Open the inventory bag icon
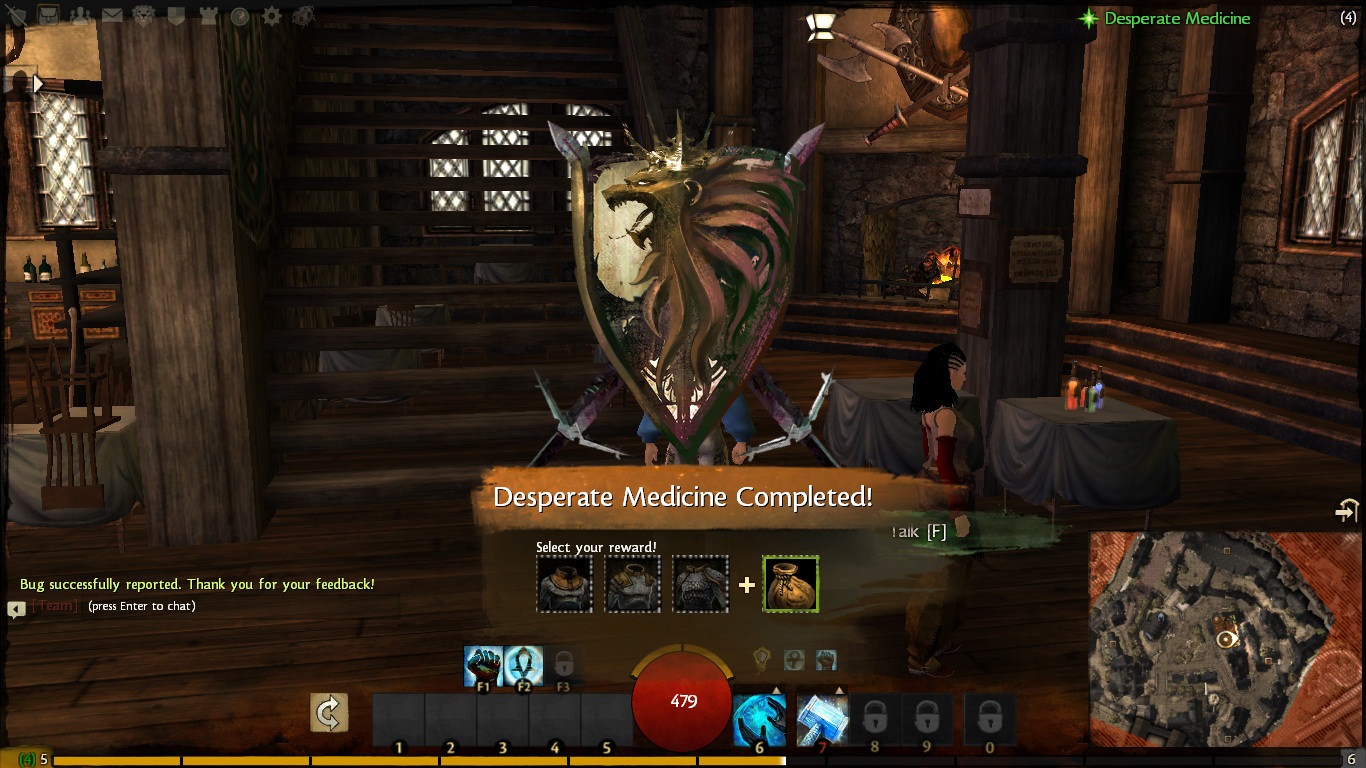 tap(48, 16)
